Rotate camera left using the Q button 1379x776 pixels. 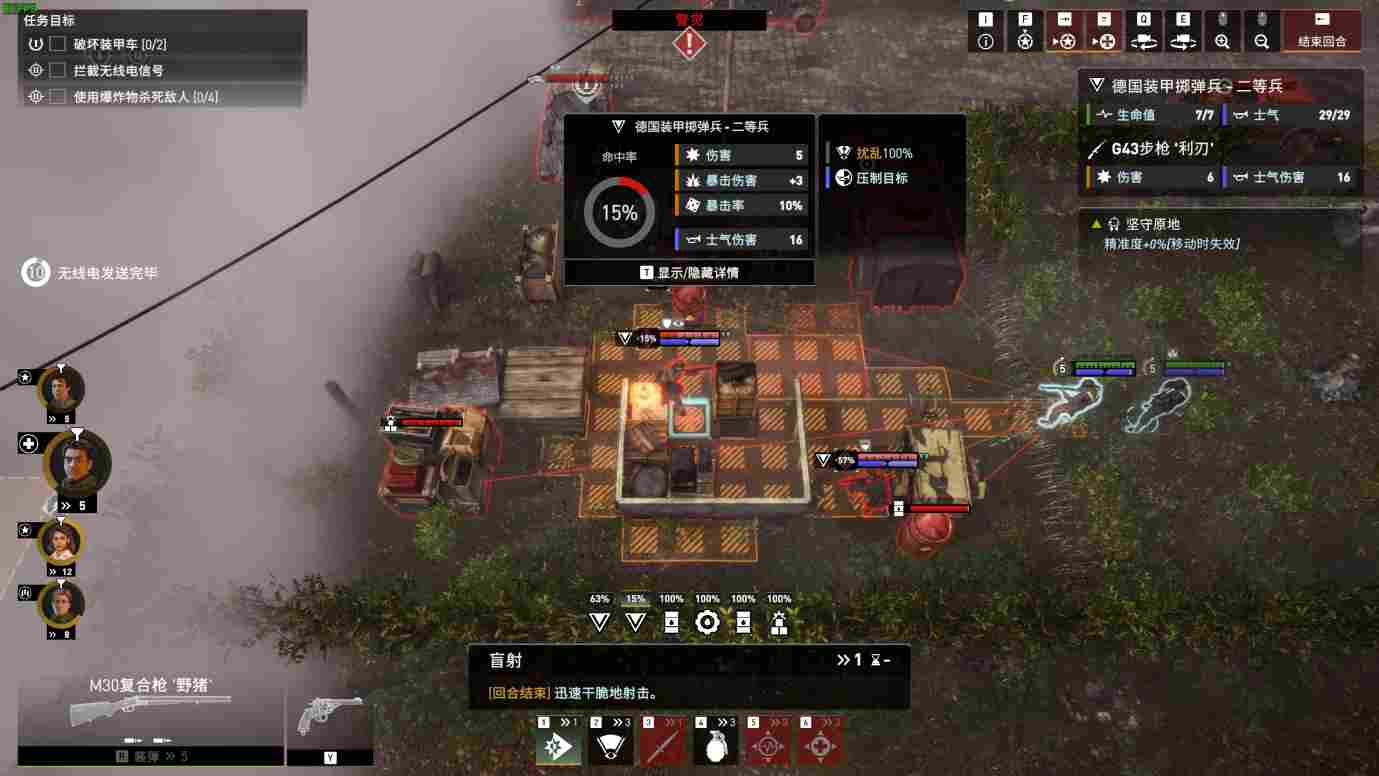[1143, 41]
